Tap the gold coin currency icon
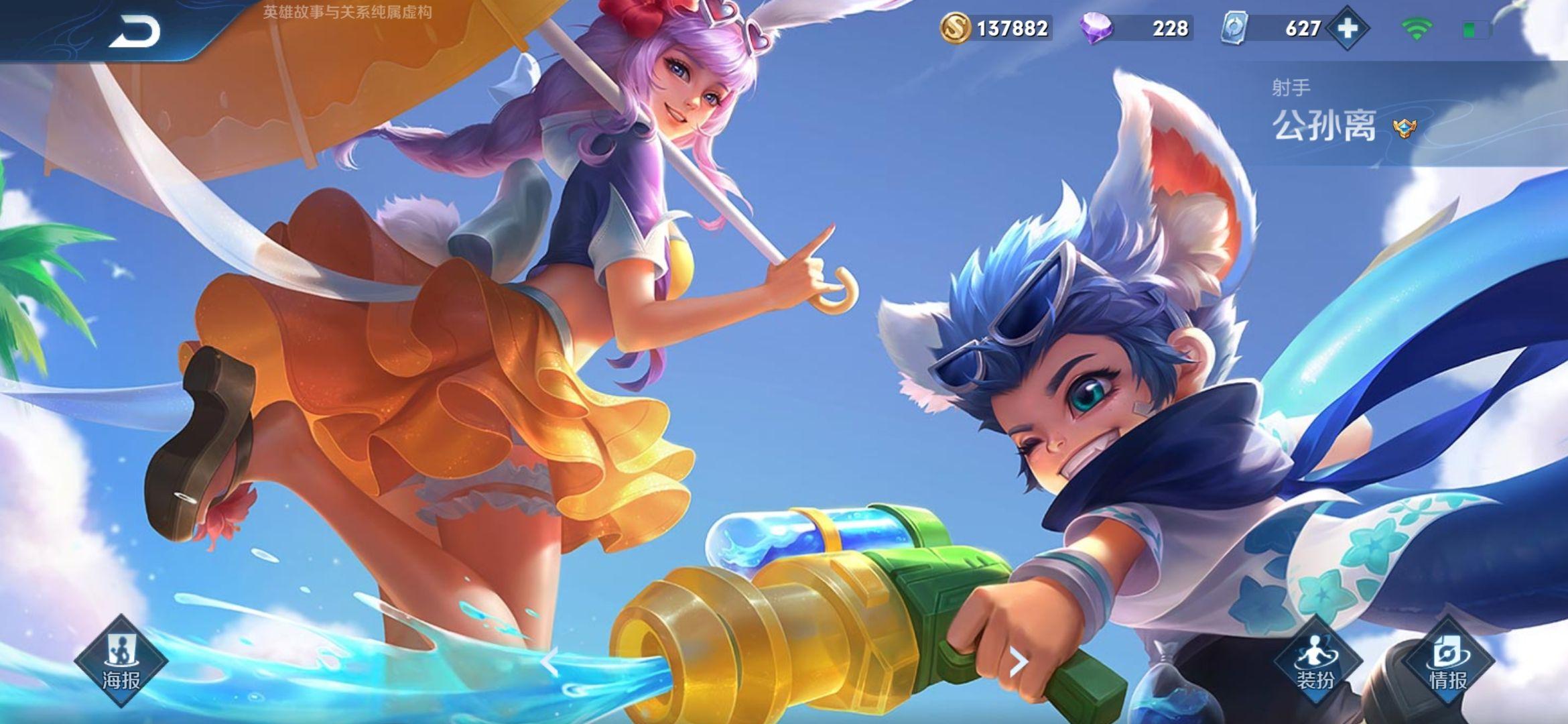This screenshot has height=724, width=1568. (x=955, y=28)
